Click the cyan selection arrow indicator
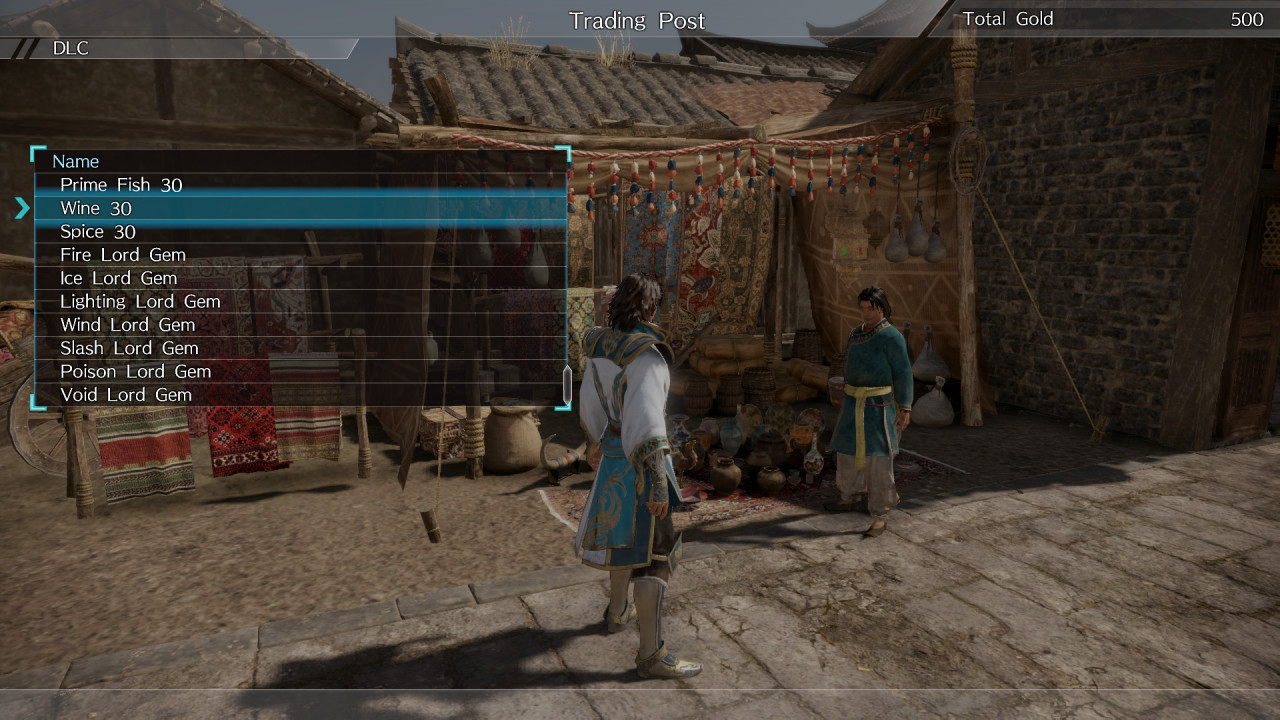The width and height of the screenshot is (1280, 720). coord(23,208)
